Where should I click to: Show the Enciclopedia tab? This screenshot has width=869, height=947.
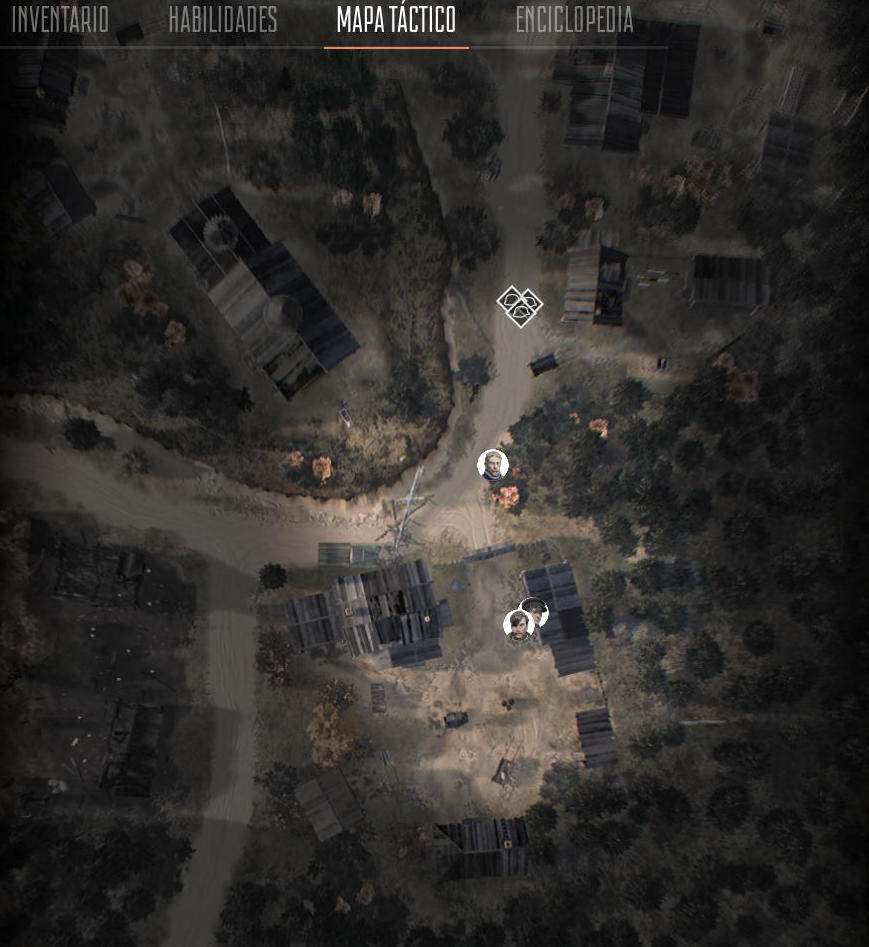(x=574, y=20)
